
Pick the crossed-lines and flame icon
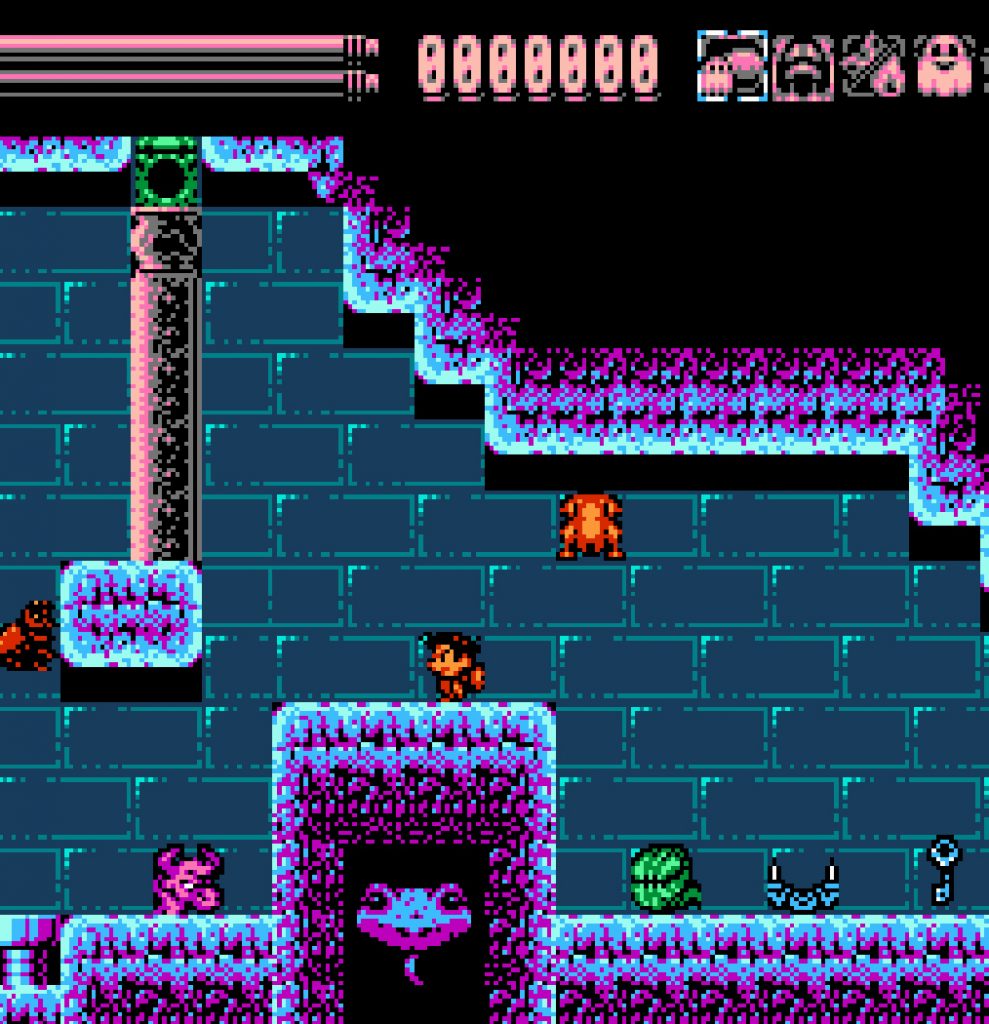(x=873, y=67)
